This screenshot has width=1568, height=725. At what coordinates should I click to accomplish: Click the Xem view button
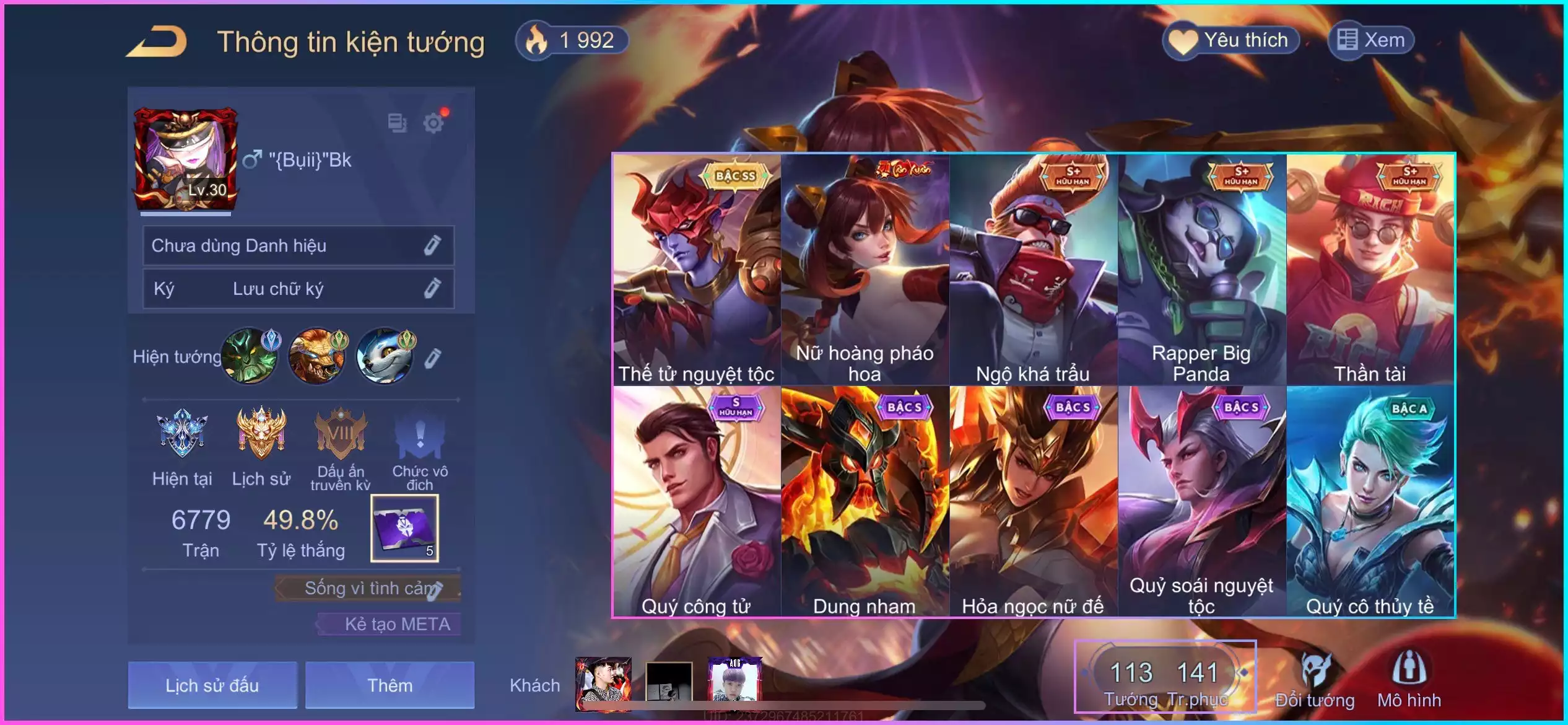tap(1371, 41)
